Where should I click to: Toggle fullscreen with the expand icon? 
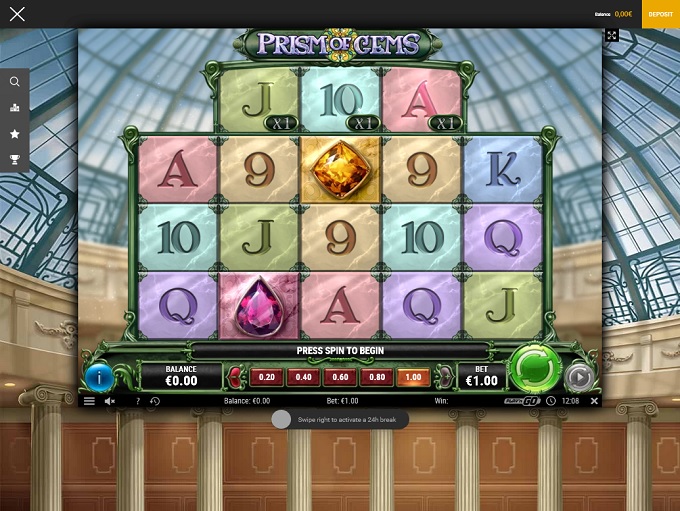612,35
